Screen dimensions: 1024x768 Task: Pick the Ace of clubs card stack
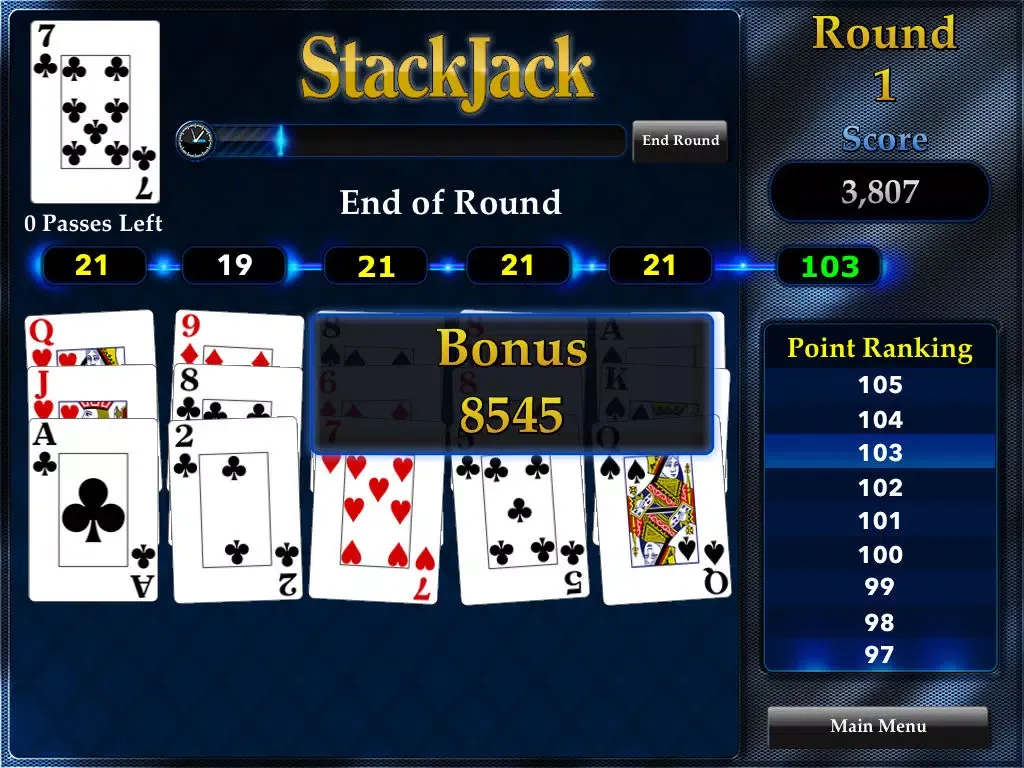tap(94, 510)
